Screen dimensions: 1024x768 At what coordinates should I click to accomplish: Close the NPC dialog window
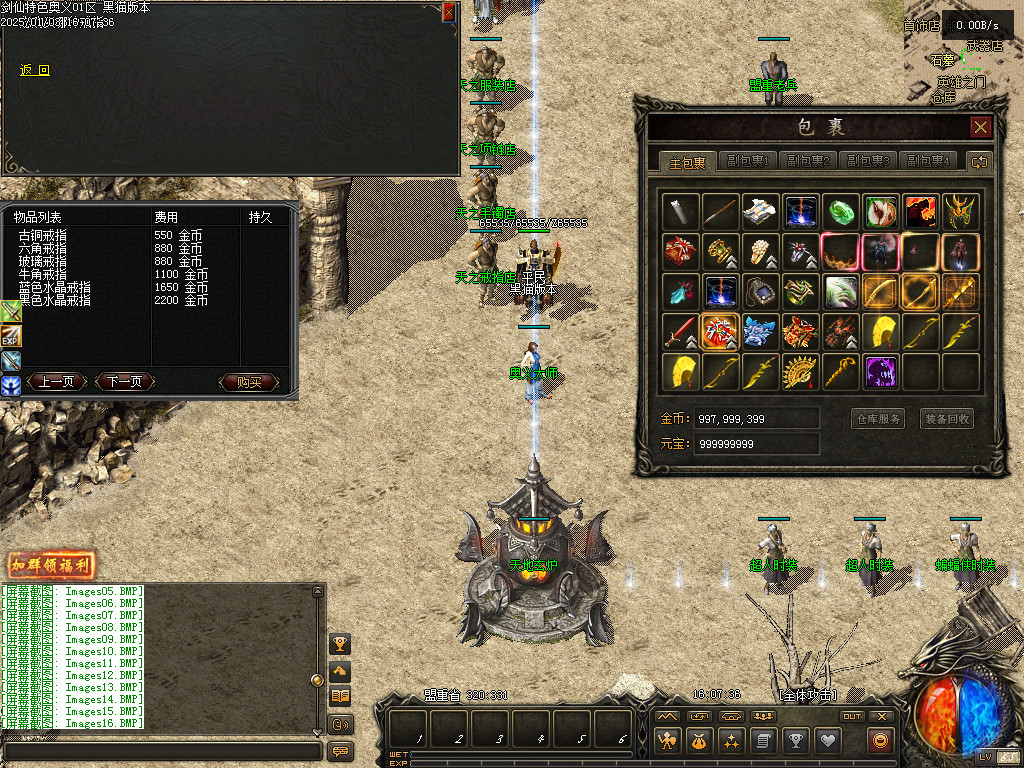[449, 12]
